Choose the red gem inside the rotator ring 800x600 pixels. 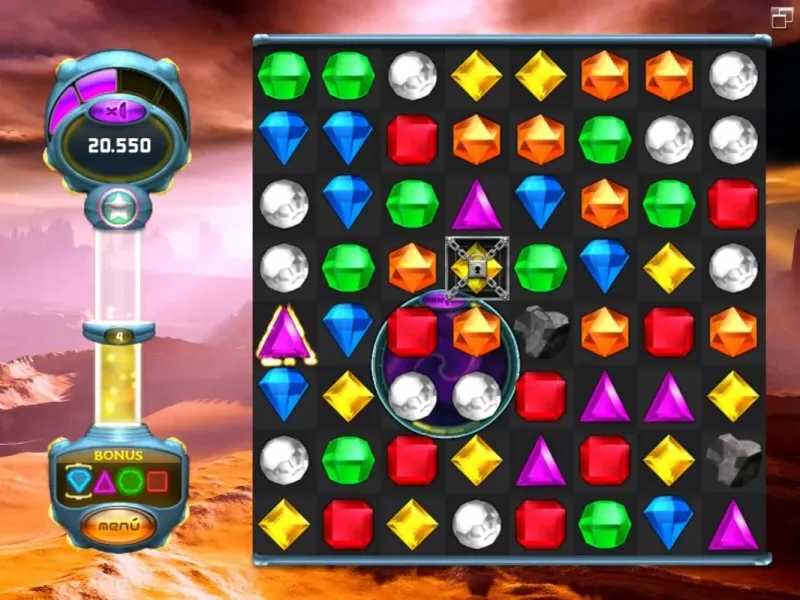coord(413,331)
